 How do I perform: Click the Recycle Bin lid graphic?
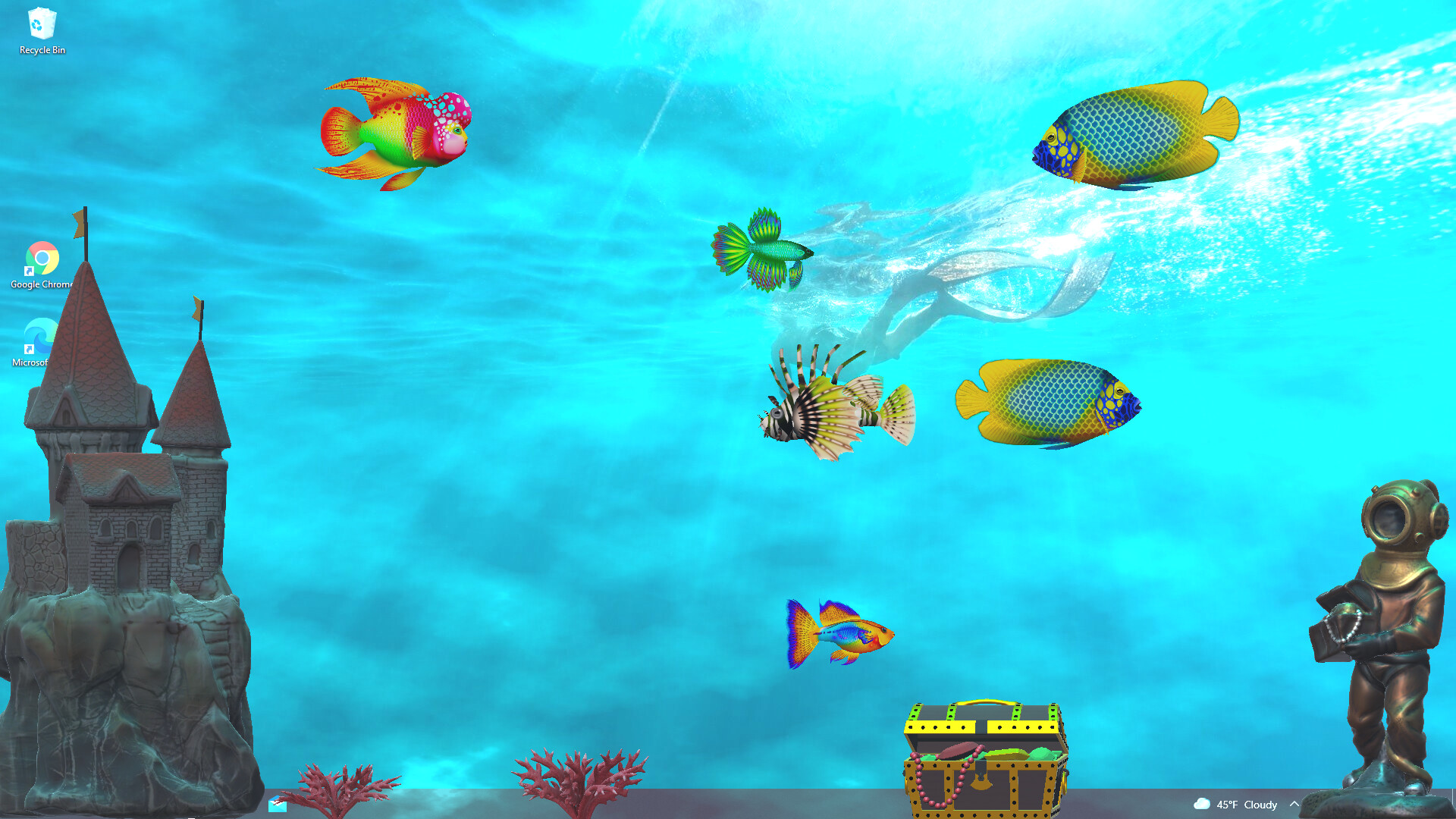tap(42, 11)
